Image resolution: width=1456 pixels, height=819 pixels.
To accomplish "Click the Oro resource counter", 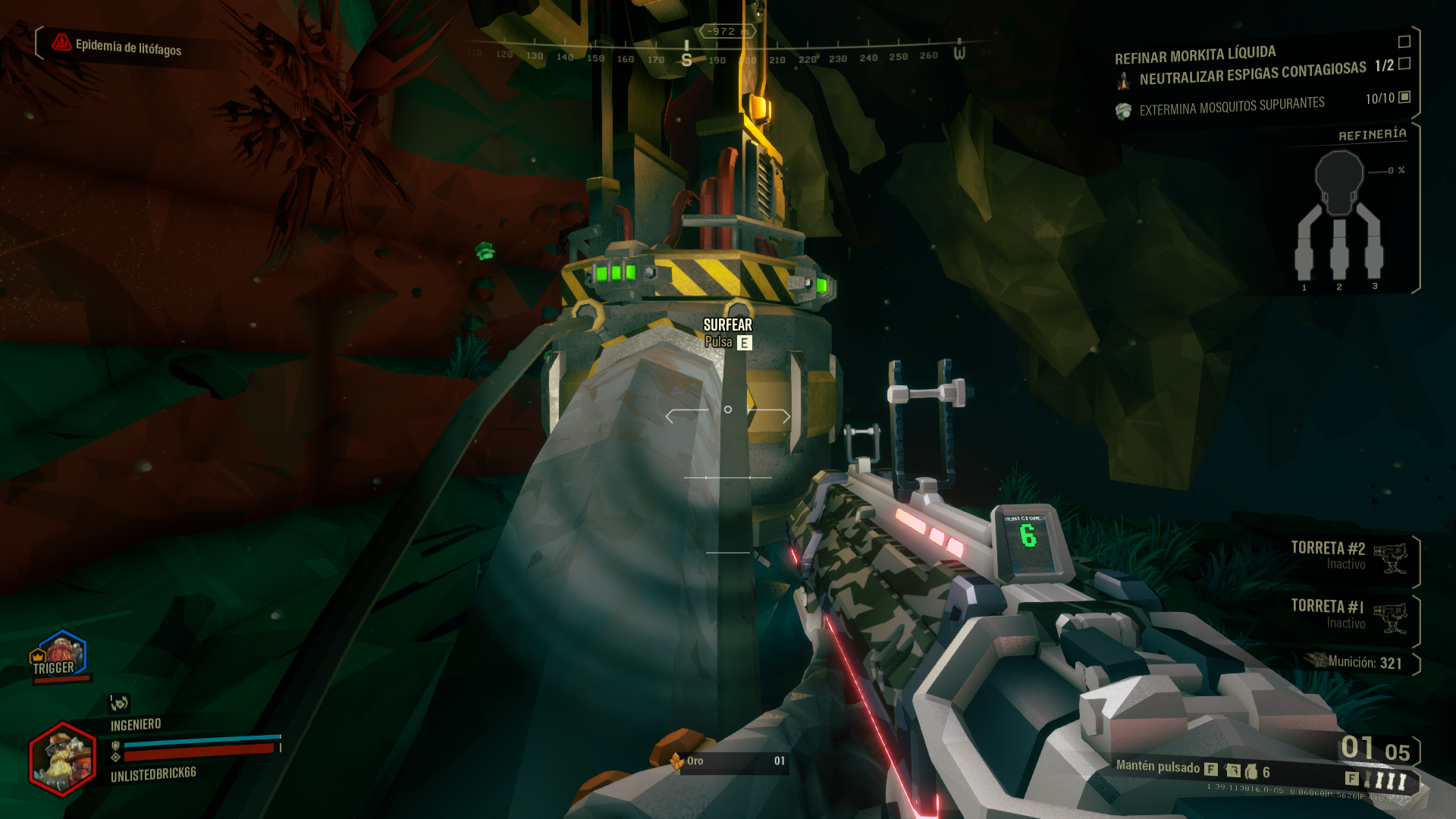I will 726,761.
